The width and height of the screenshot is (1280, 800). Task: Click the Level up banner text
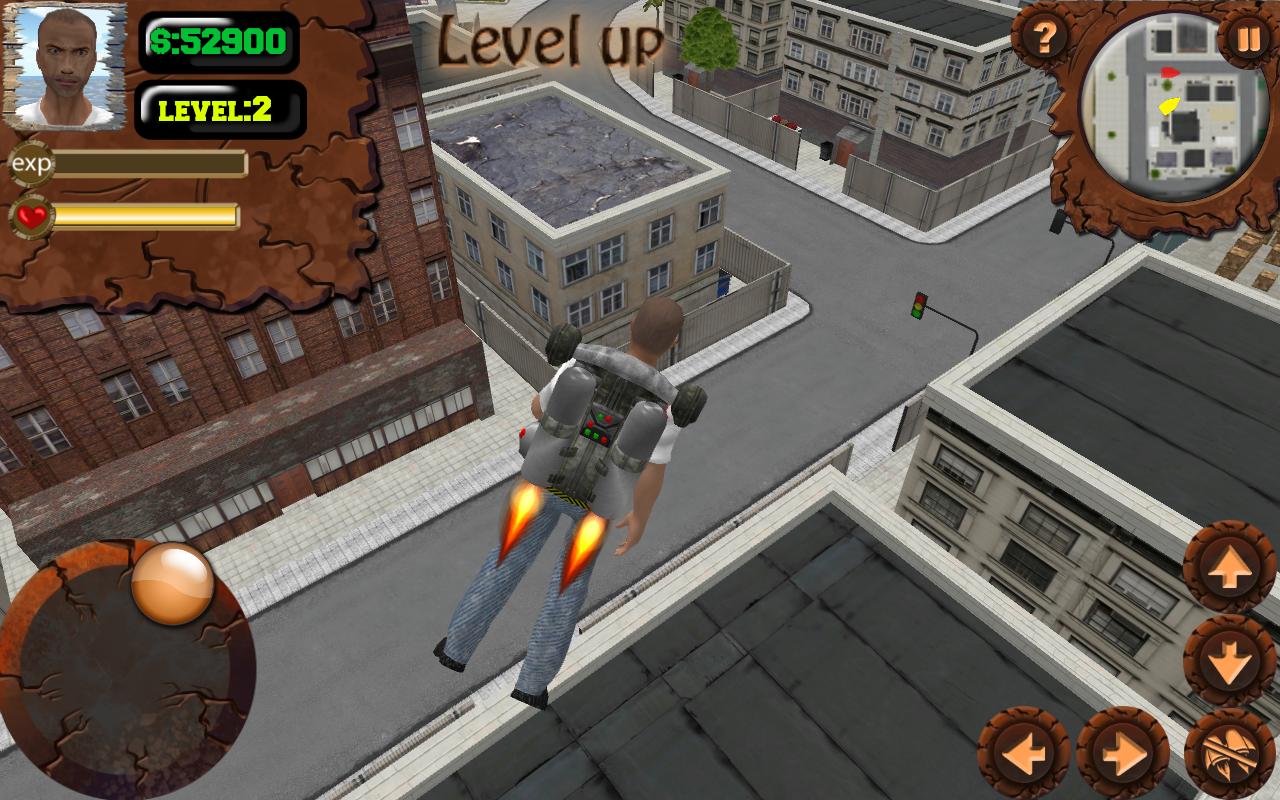[549, 38]
